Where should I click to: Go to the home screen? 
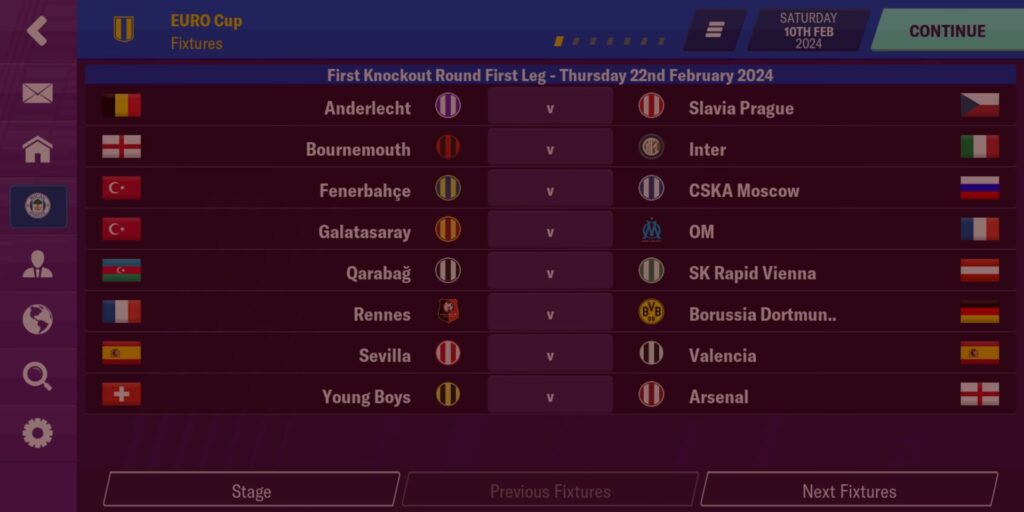pyautogui.click(x=37, y=150)
